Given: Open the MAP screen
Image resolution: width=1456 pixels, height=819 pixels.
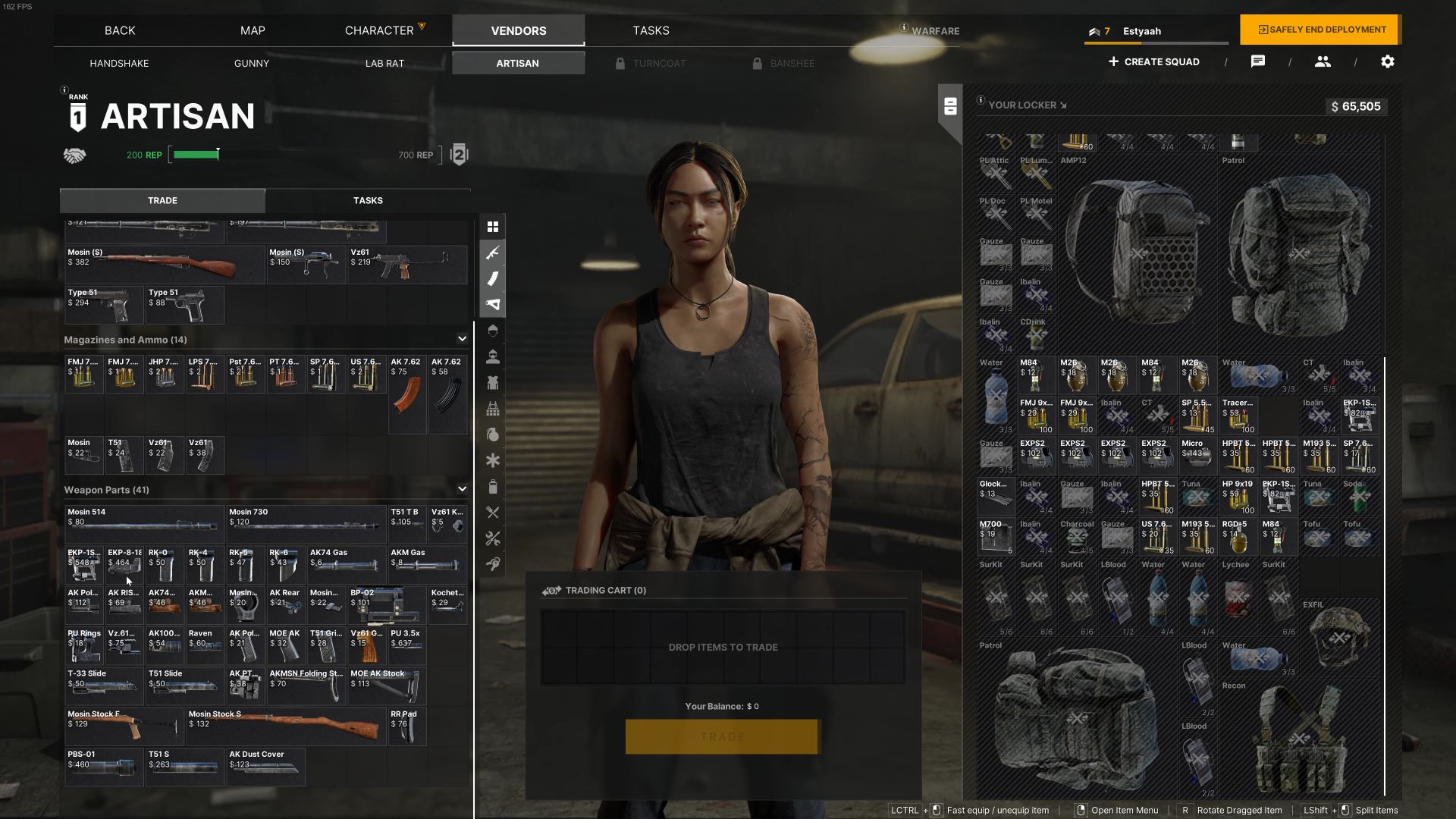Looking at the screenshot, I should (253, 30).
